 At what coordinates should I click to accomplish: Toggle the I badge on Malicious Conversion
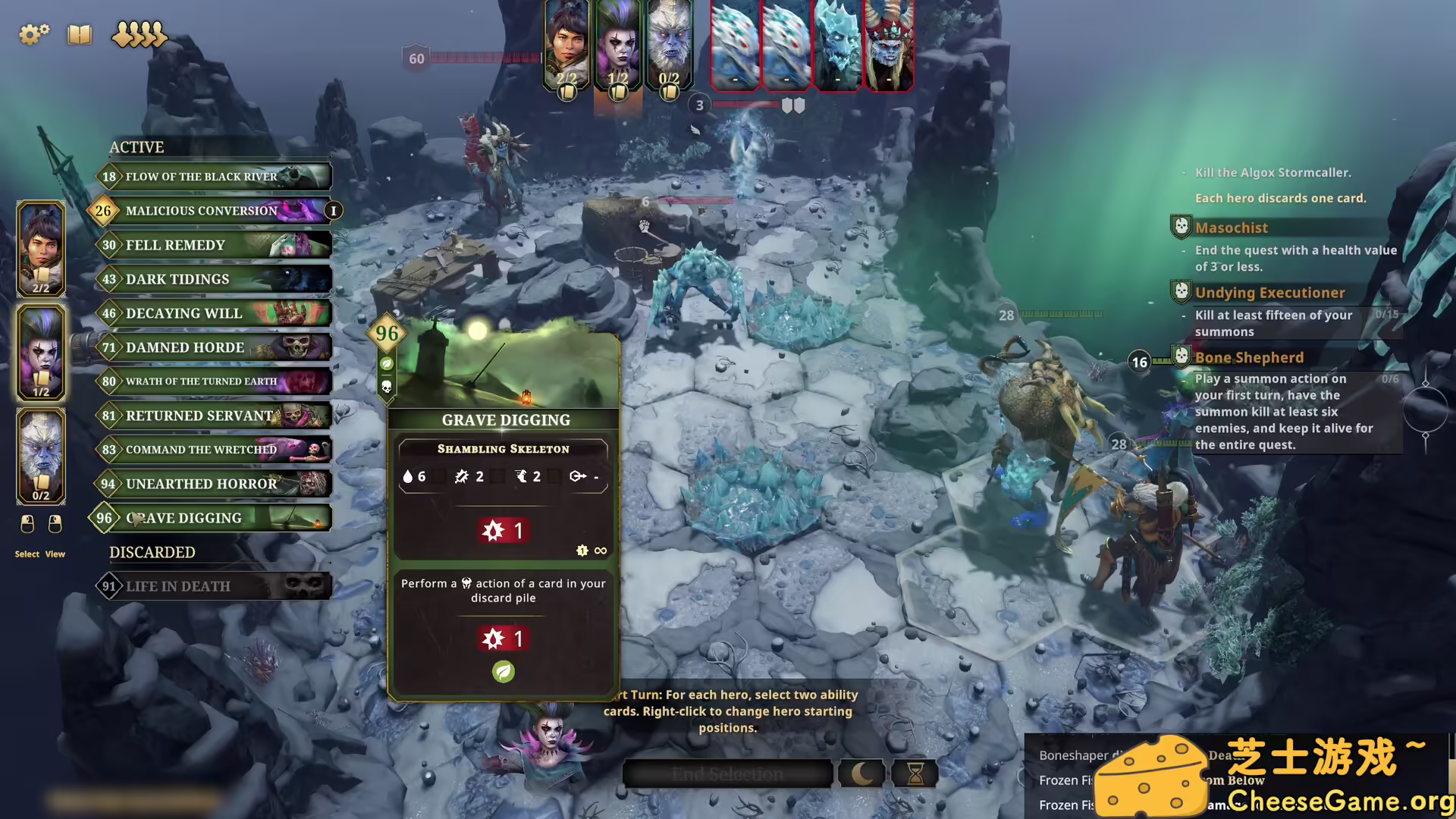332,211
